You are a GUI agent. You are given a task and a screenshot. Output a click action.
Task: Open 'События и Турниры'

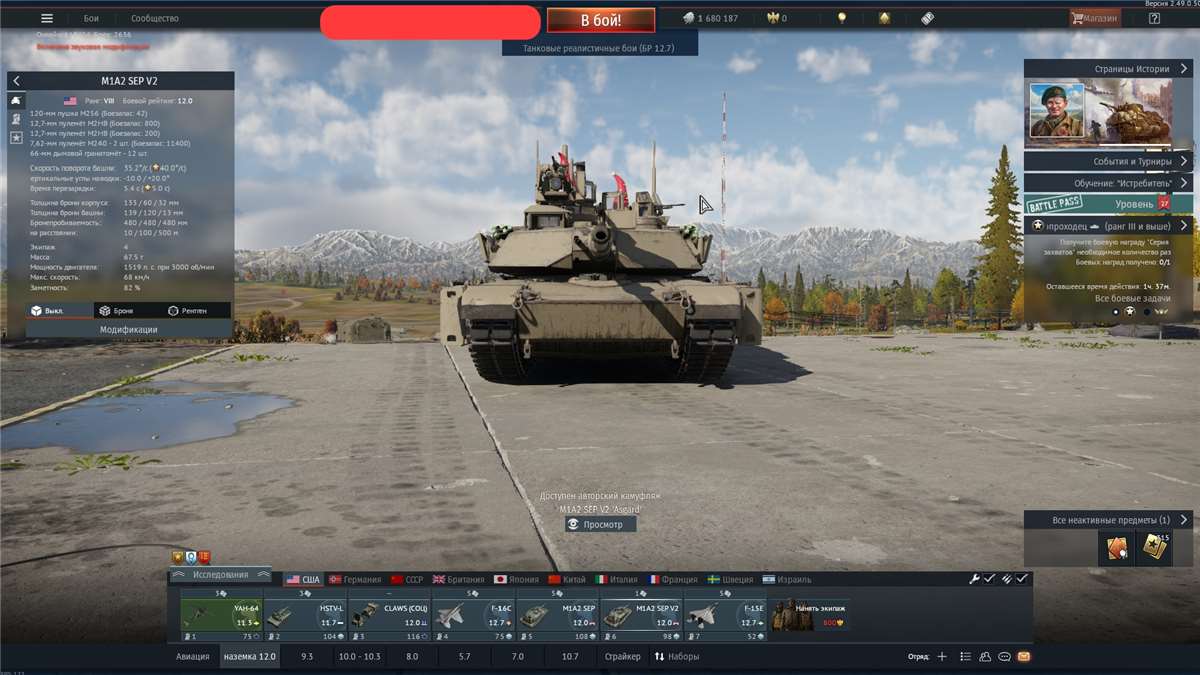click(x=1108, y=161)
